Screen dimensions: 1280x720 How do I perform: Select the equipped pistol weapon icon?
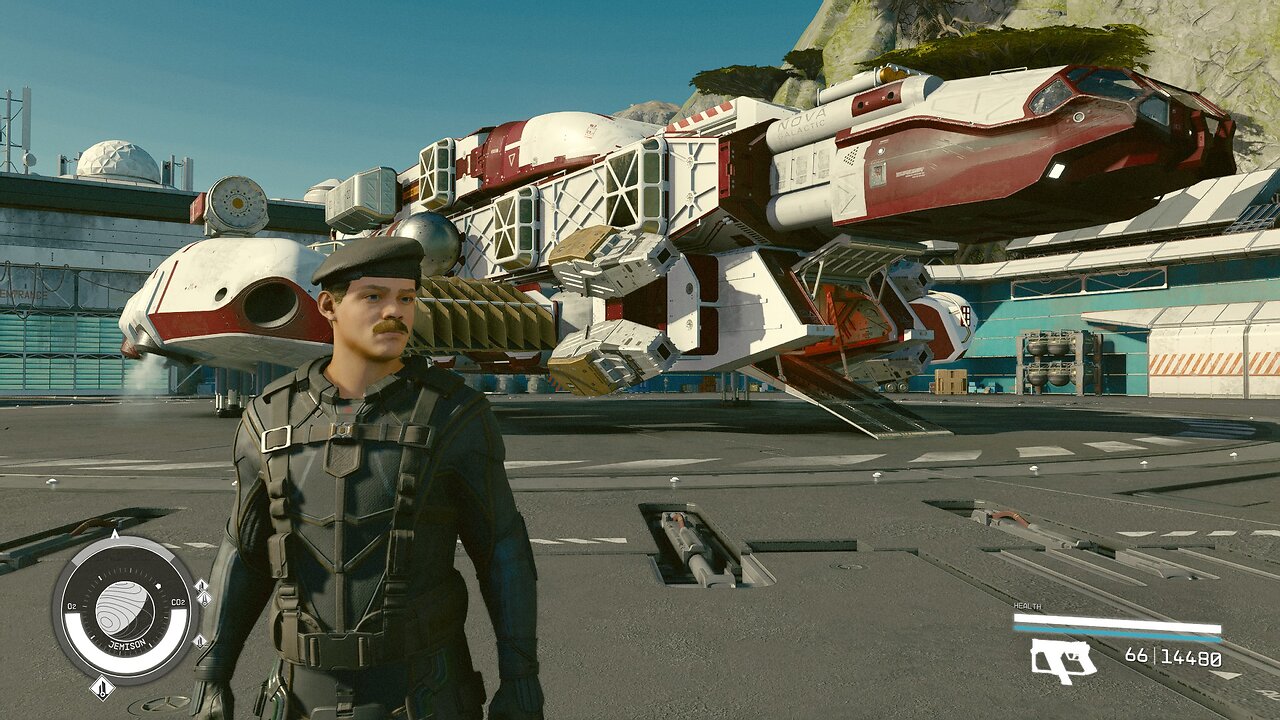[1062, 660]
